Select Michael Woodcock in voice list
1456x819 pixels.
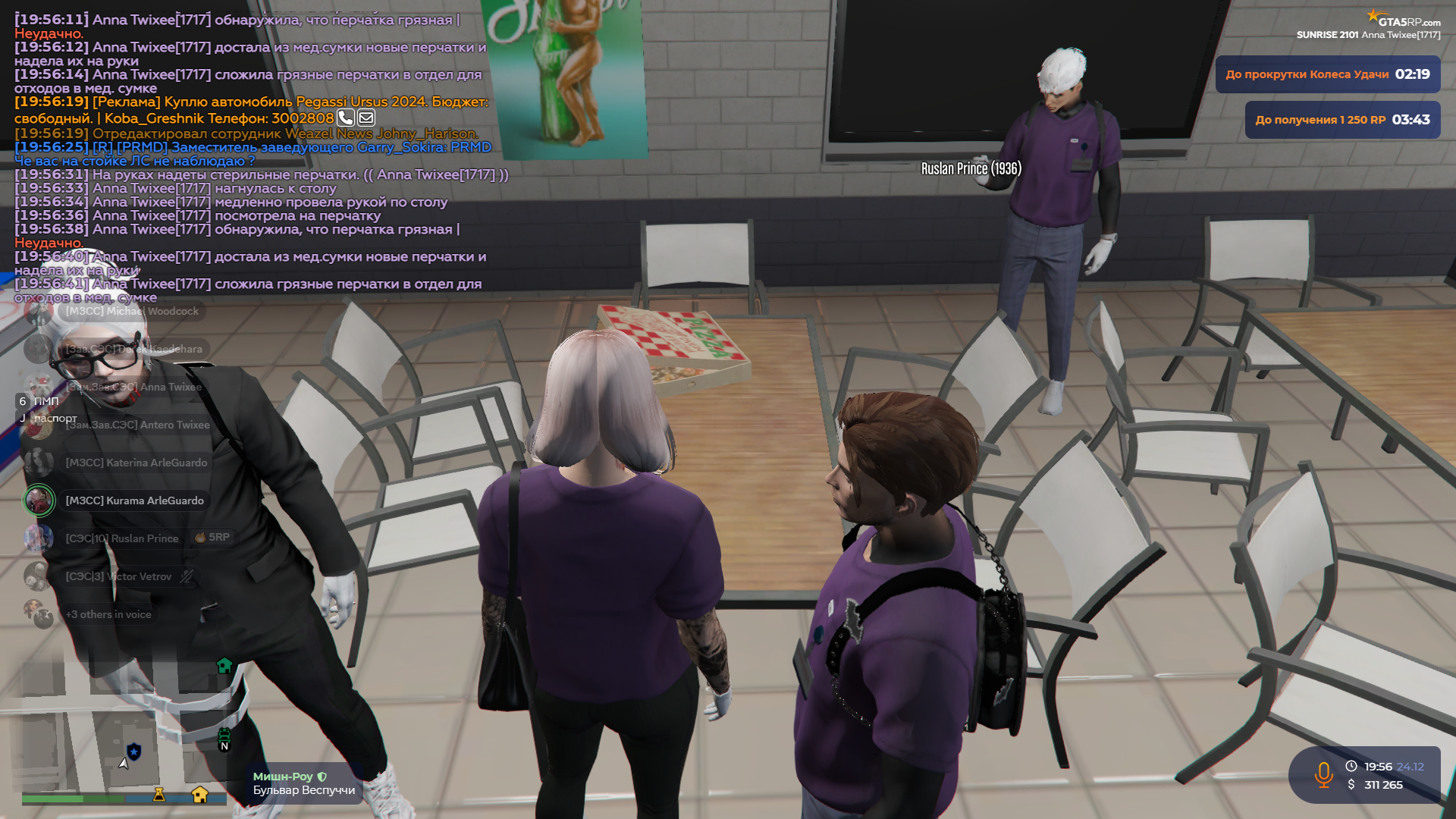pos(131,311)
